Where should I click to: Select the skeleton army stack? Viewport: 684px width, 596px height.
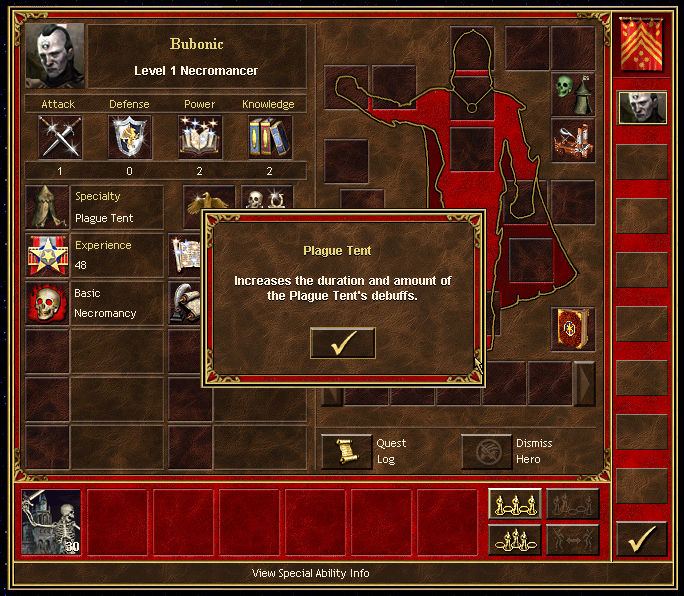[52, 521]
